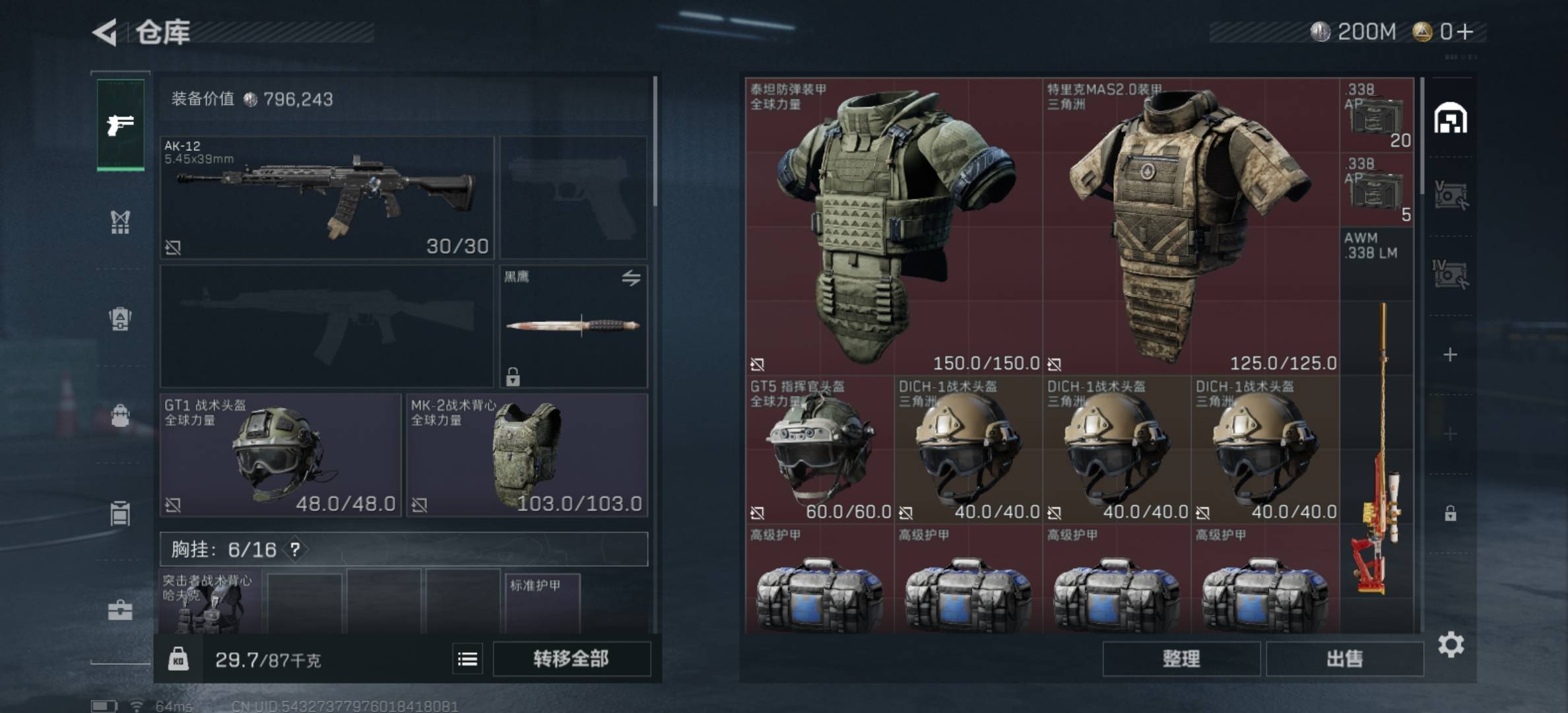
Task: Click the 转移全部 transfer all button
Action: 571,659
